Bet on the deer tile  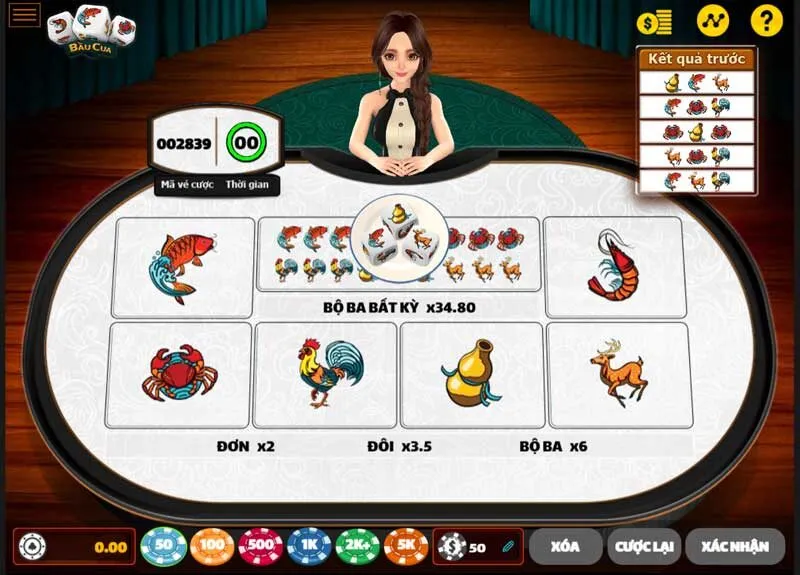tap(619, 375)
